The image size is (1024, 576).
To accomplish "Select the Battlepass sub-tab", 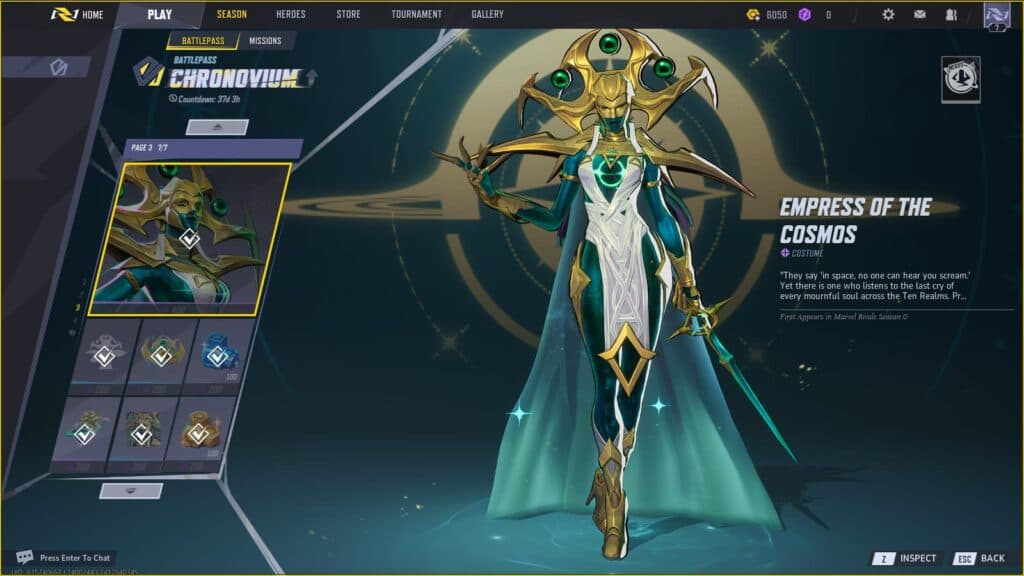I will tap(202, 41).
